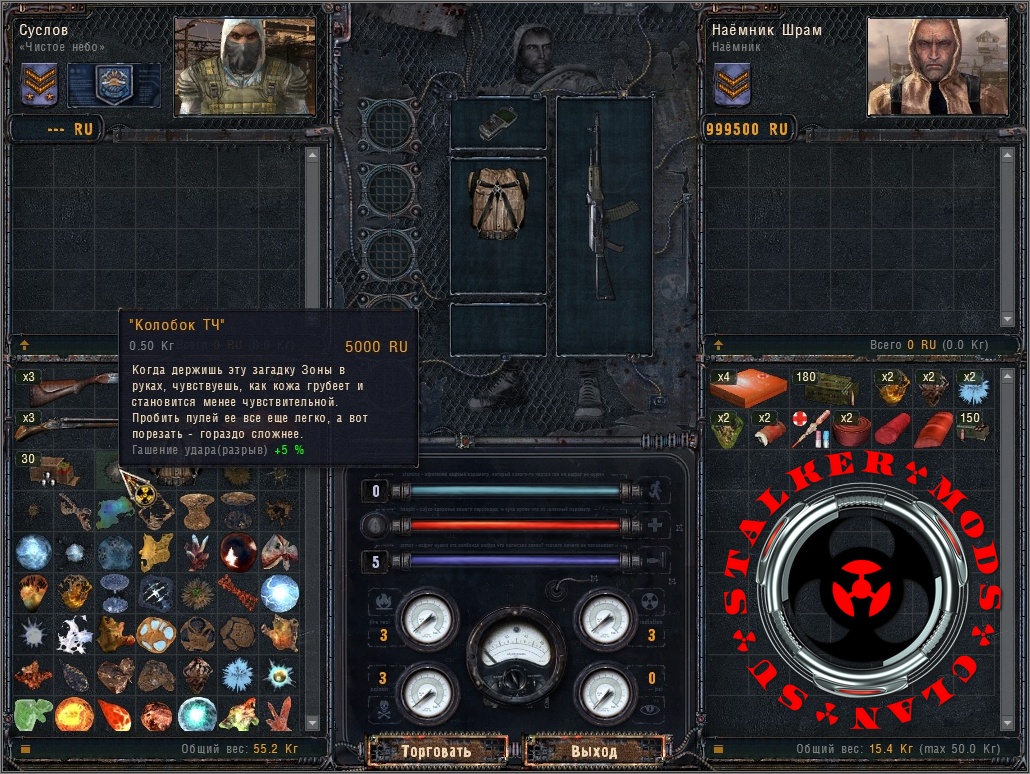Image resolution: width=1030 pixels, height=774 pixels.
Task: Click Суслов's character portrait
Action: point(244,65)
